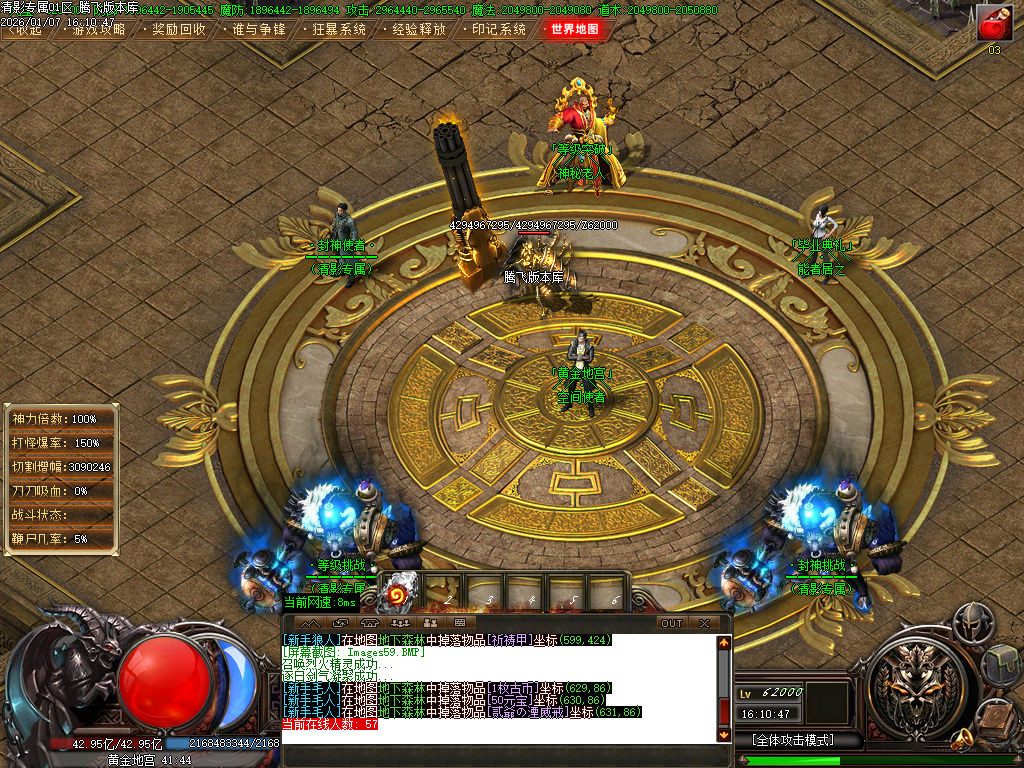The width and height of the screenshot is (1024, 768).
Task: Select 经验释放 in the top menu
Action: 418,29
